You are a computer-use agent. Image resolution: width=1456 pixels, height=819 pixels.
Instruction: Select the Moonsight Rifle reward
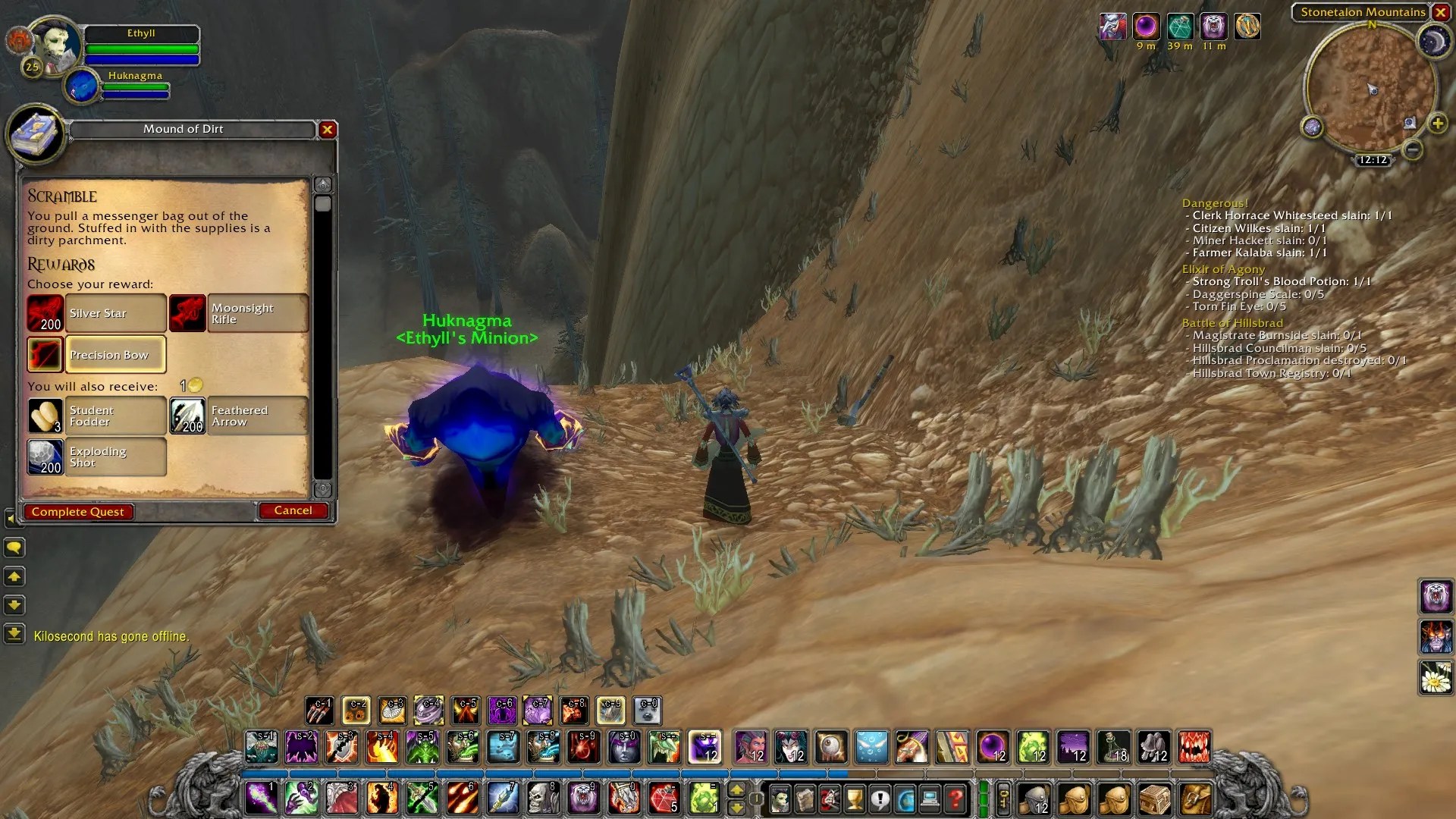coord(258,313)
